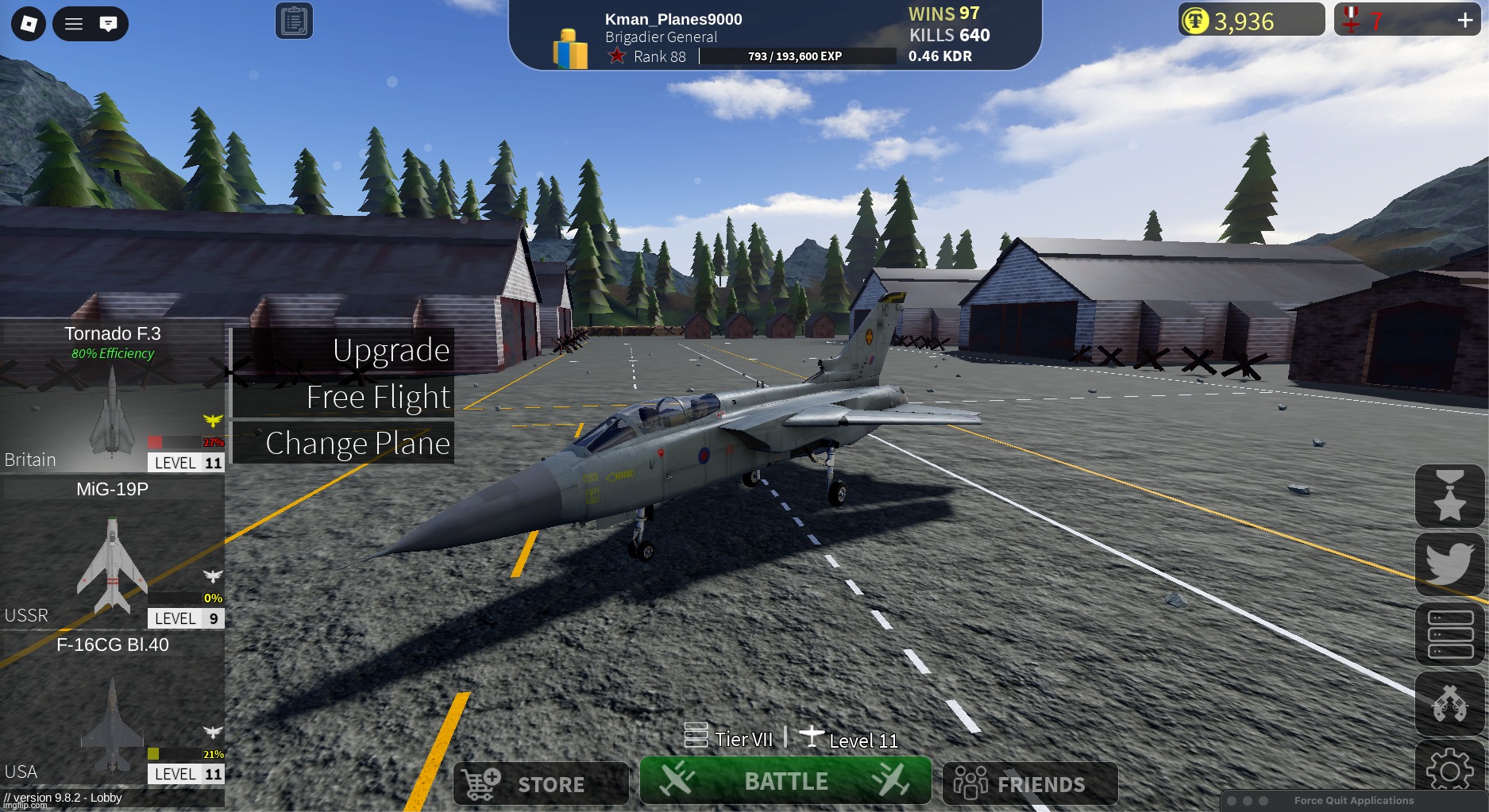1489x812 pixels.
Task: Open the FRIENDS panel
Action: pyautogui.click(x=1029, y=783)
